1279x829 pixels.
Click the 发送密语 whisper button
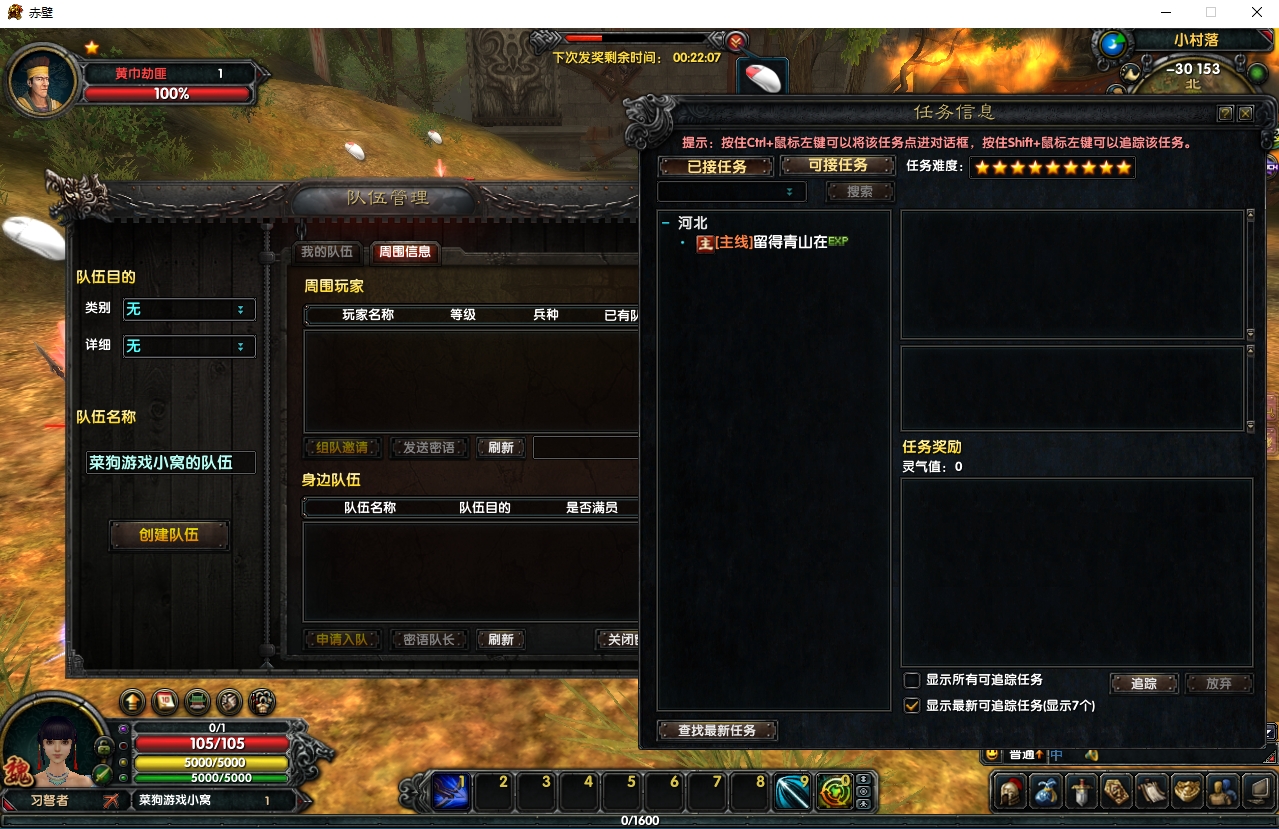(x=429, y=448)
